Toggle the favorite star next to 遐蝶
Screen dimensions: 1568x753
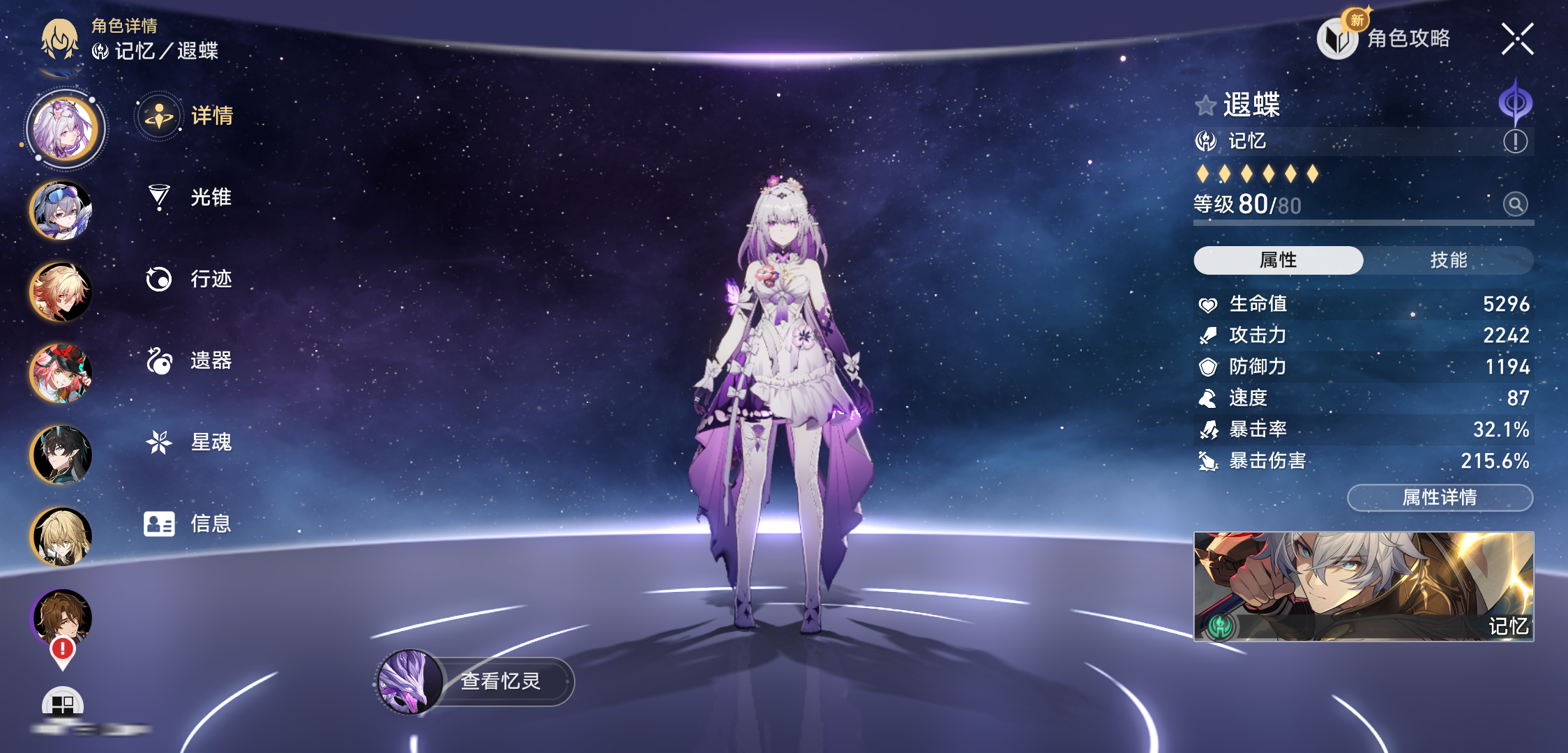1205,106
